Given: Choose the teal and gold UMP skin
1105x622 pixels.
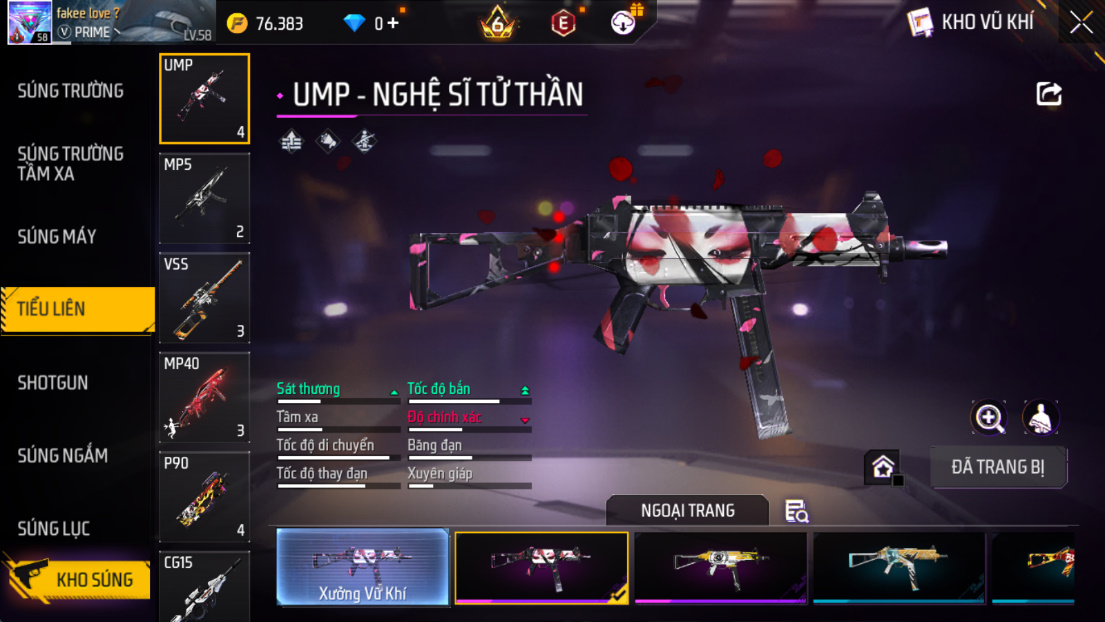Looking at the screenshot, I should tap(898, 567).
